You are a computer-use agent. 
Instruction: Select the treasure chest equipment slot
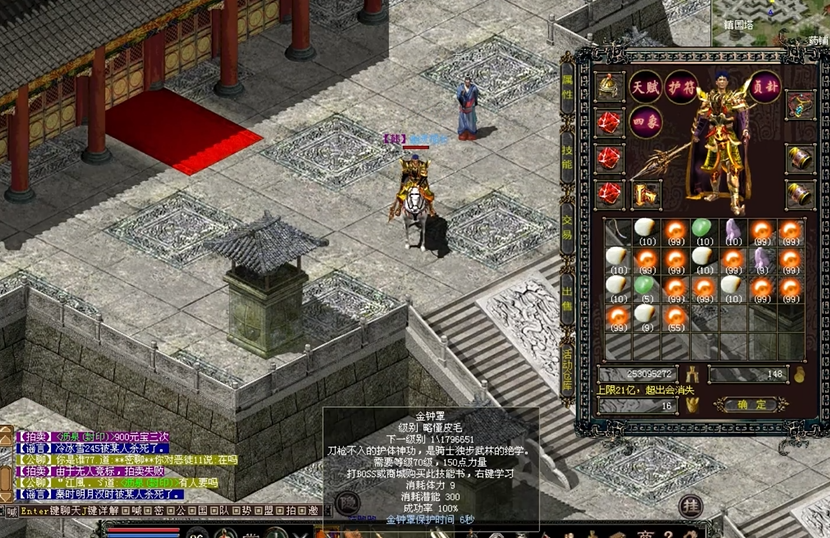coord(799,104)
